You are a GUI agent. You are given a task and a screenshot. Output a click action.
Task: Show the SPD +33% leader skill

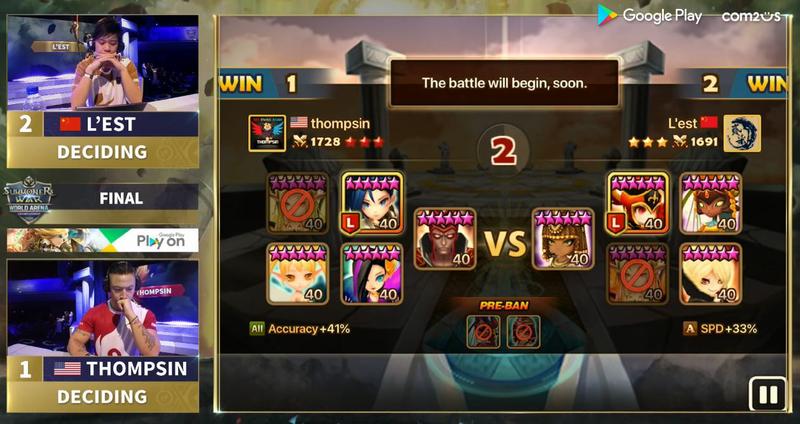(x=720, y=328)
